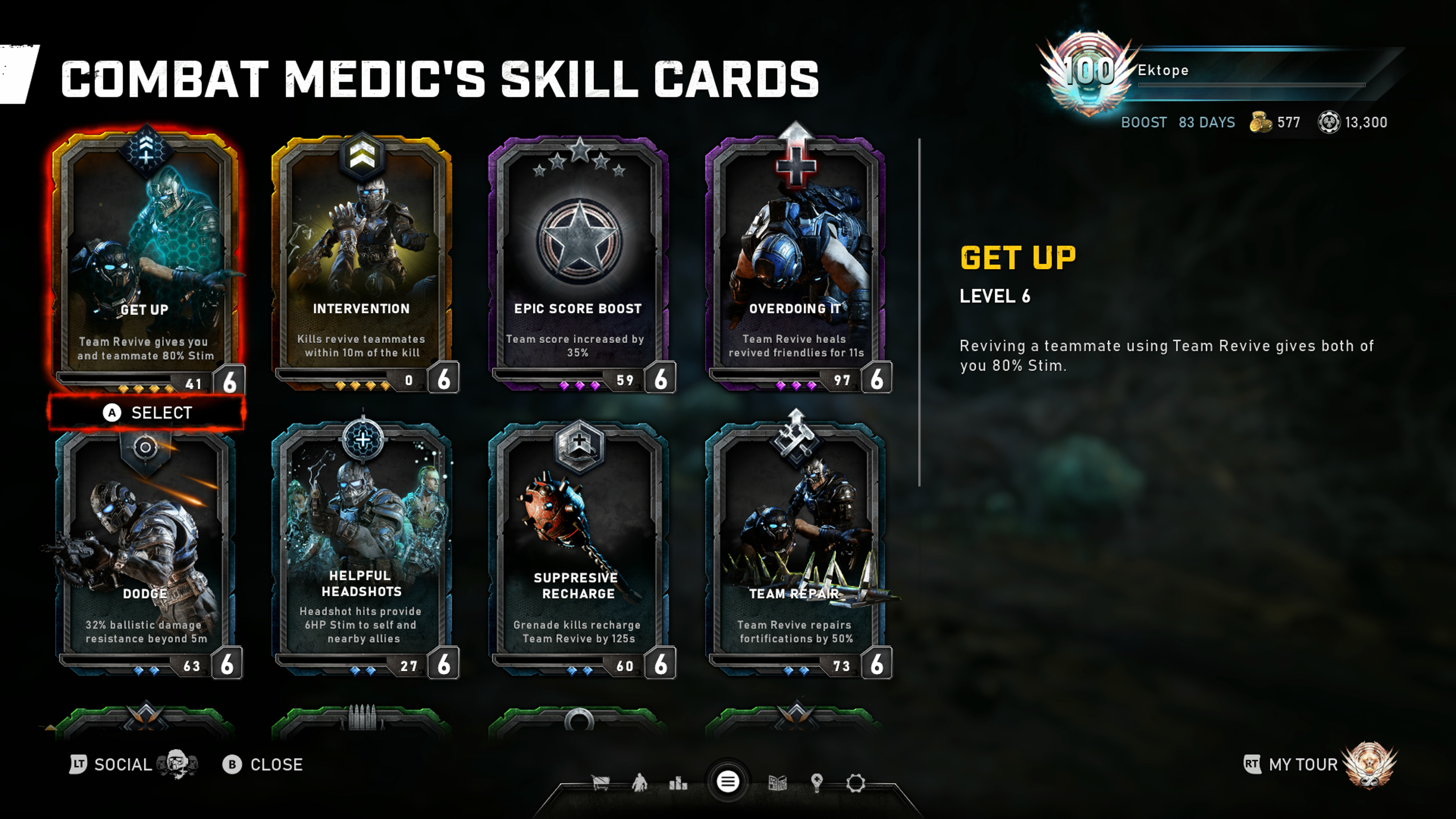
Task: Show the stats podium icon
Action: [678, 783]
